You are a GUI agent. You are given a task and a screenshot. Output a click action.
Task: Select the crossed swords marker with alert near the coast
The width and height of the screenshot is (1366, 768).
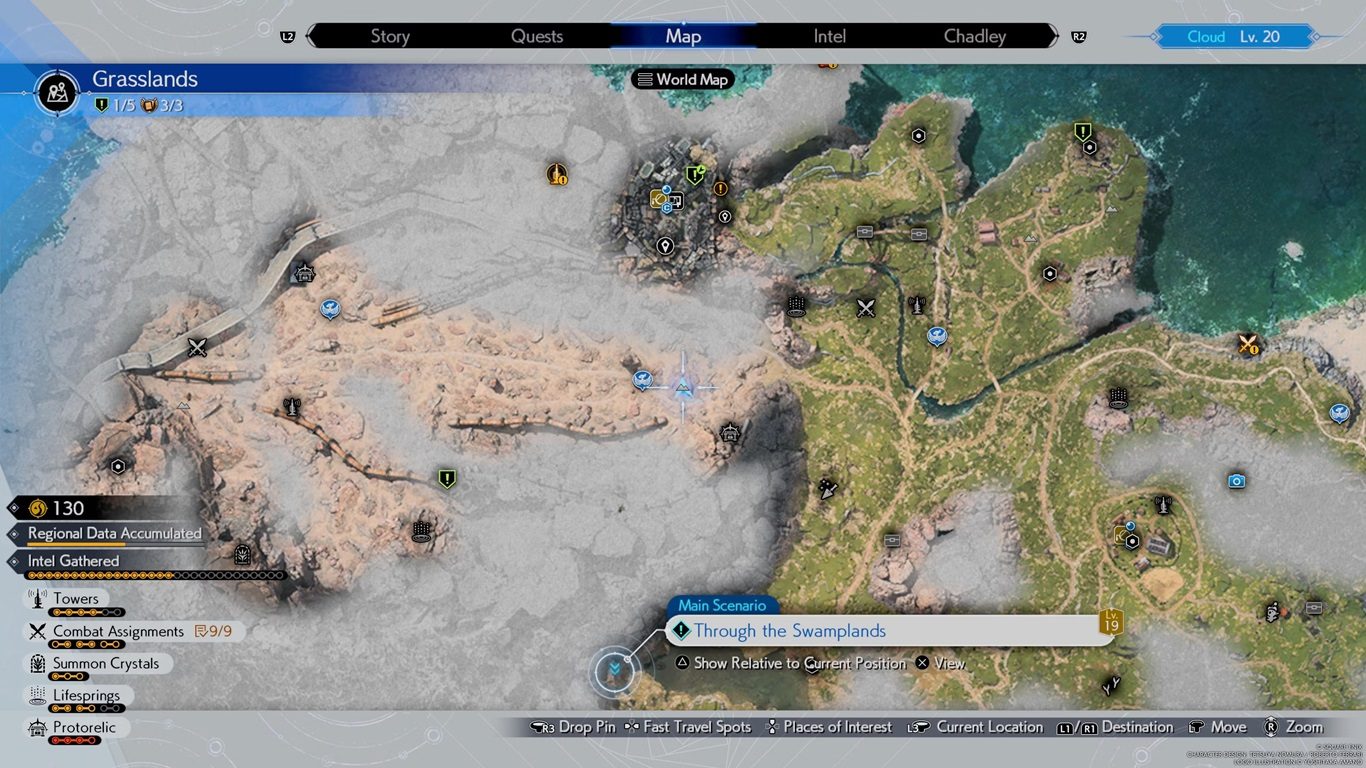[1247, 344]
